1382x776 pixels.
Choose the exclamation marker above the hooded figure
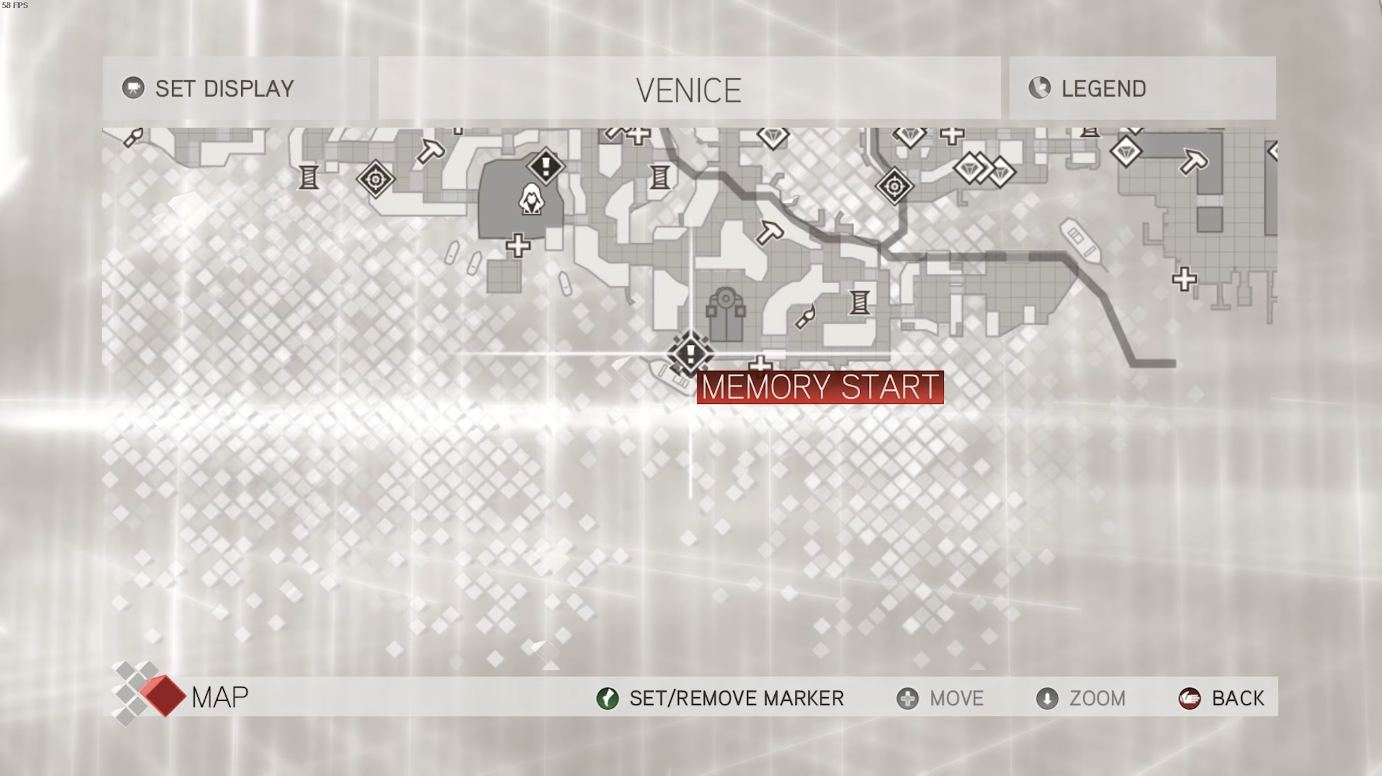click(x=546, y=164)
